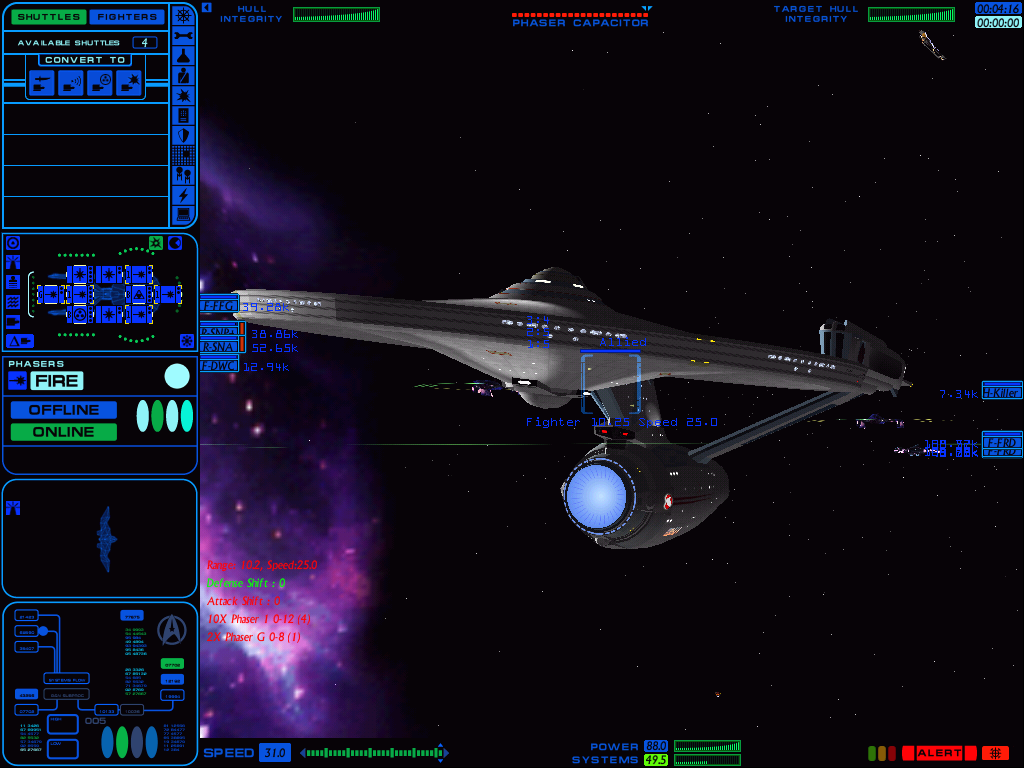Open the wrench repair panel
The height and width of the screenshot is (768, 1024).
183,35
